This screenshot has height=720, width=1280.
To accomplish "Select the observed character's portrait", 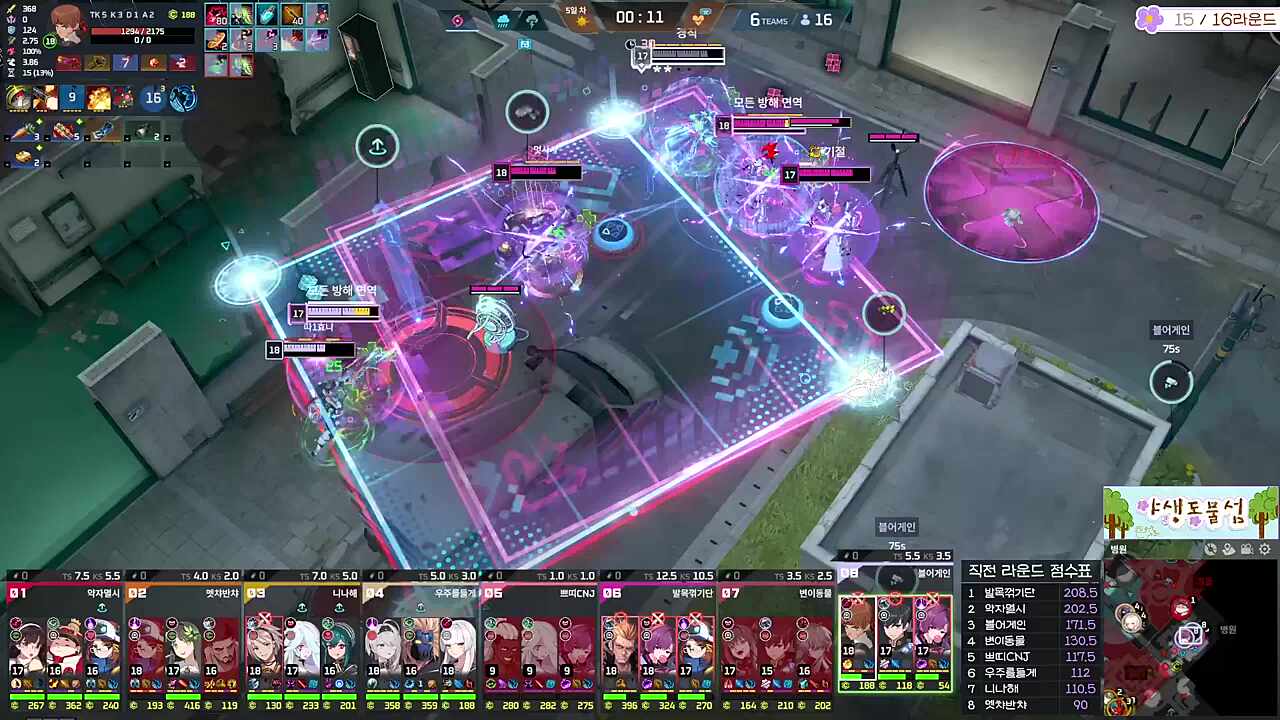I will pyautogui.click(x=68, y=24).
